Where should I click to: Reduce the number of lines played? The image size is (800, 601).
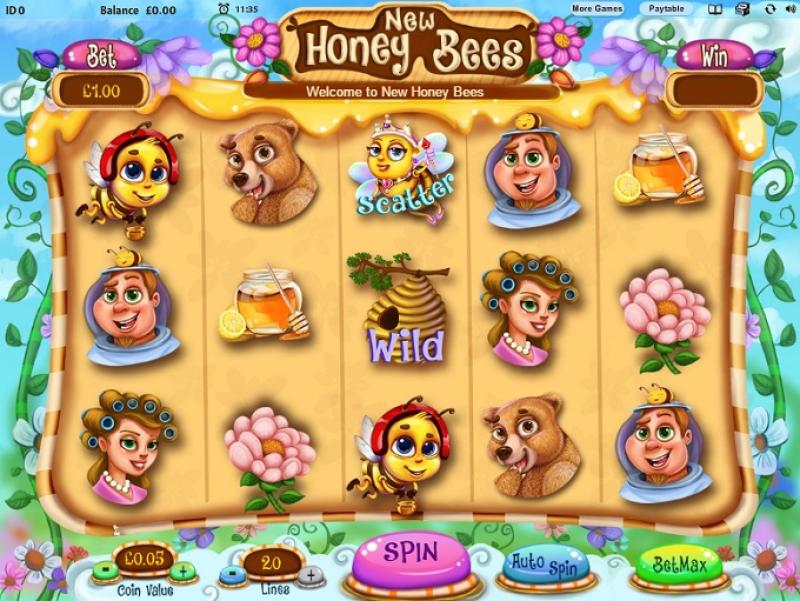coord(229,575)
